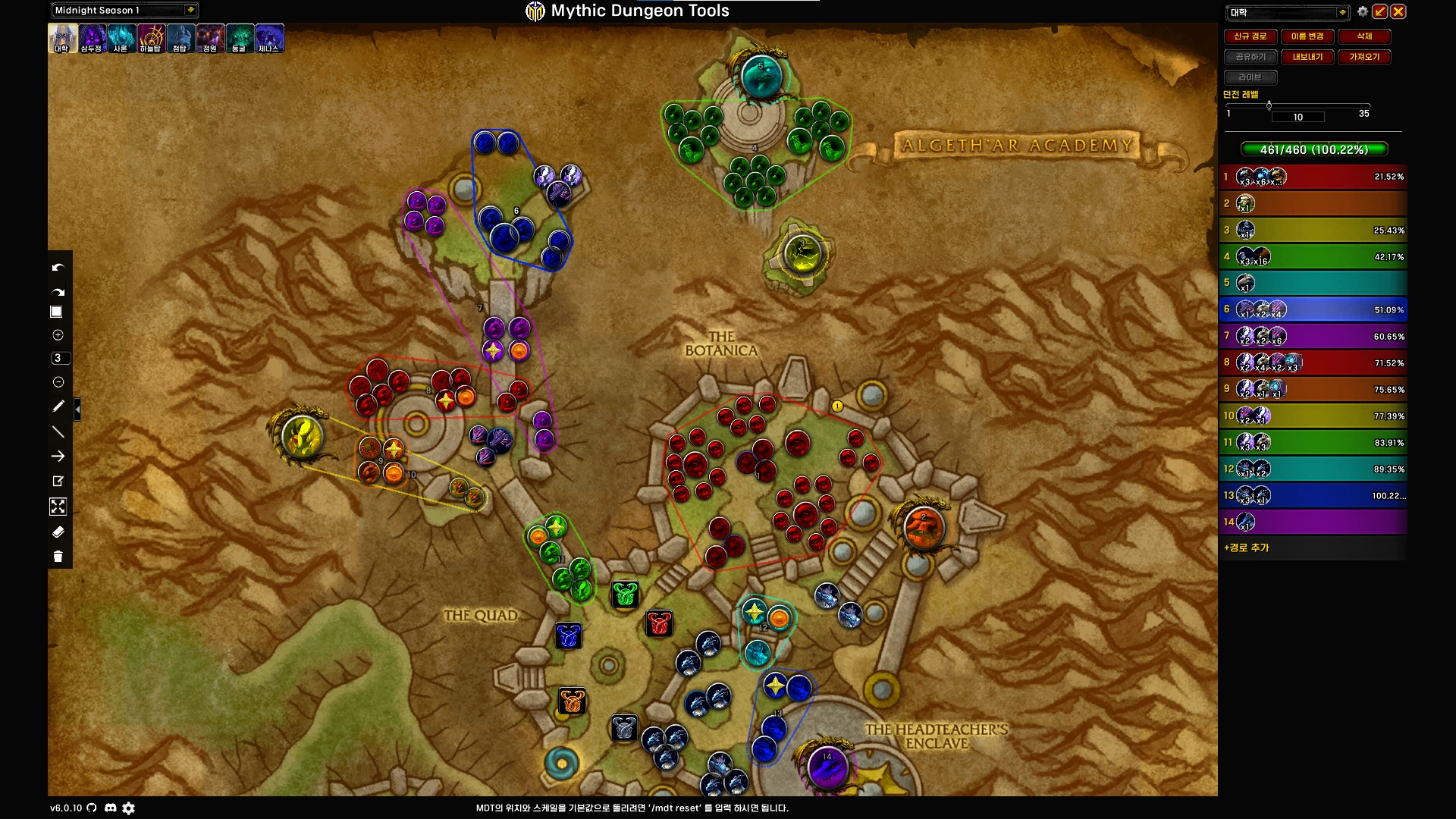Viewport: 1456px width, 819px height.
Task: Select pull 4 in the route list
Action: (1312, 256)
